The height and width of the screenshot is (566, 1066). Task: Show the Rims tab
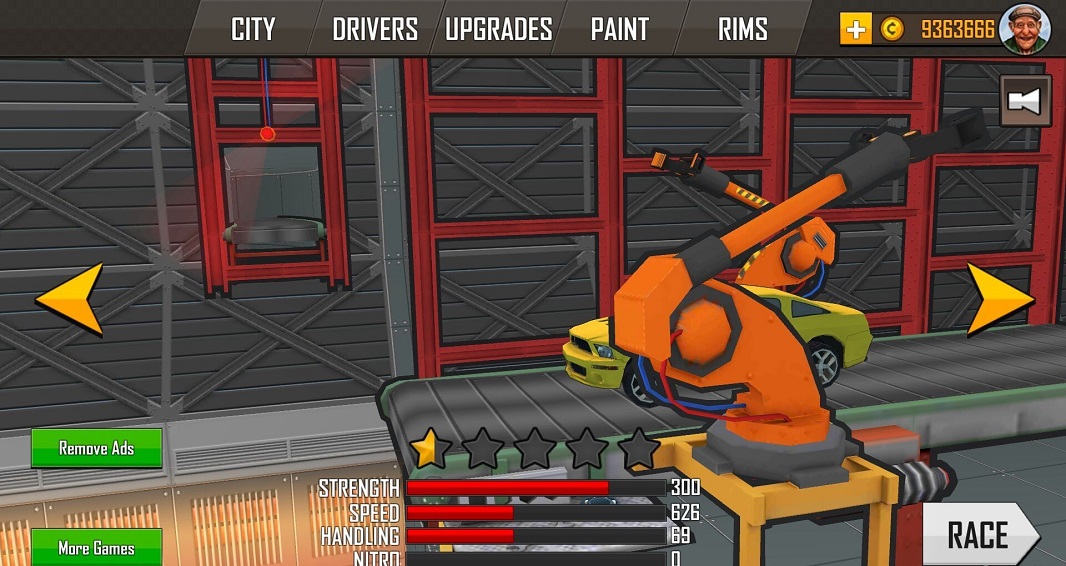742,29
